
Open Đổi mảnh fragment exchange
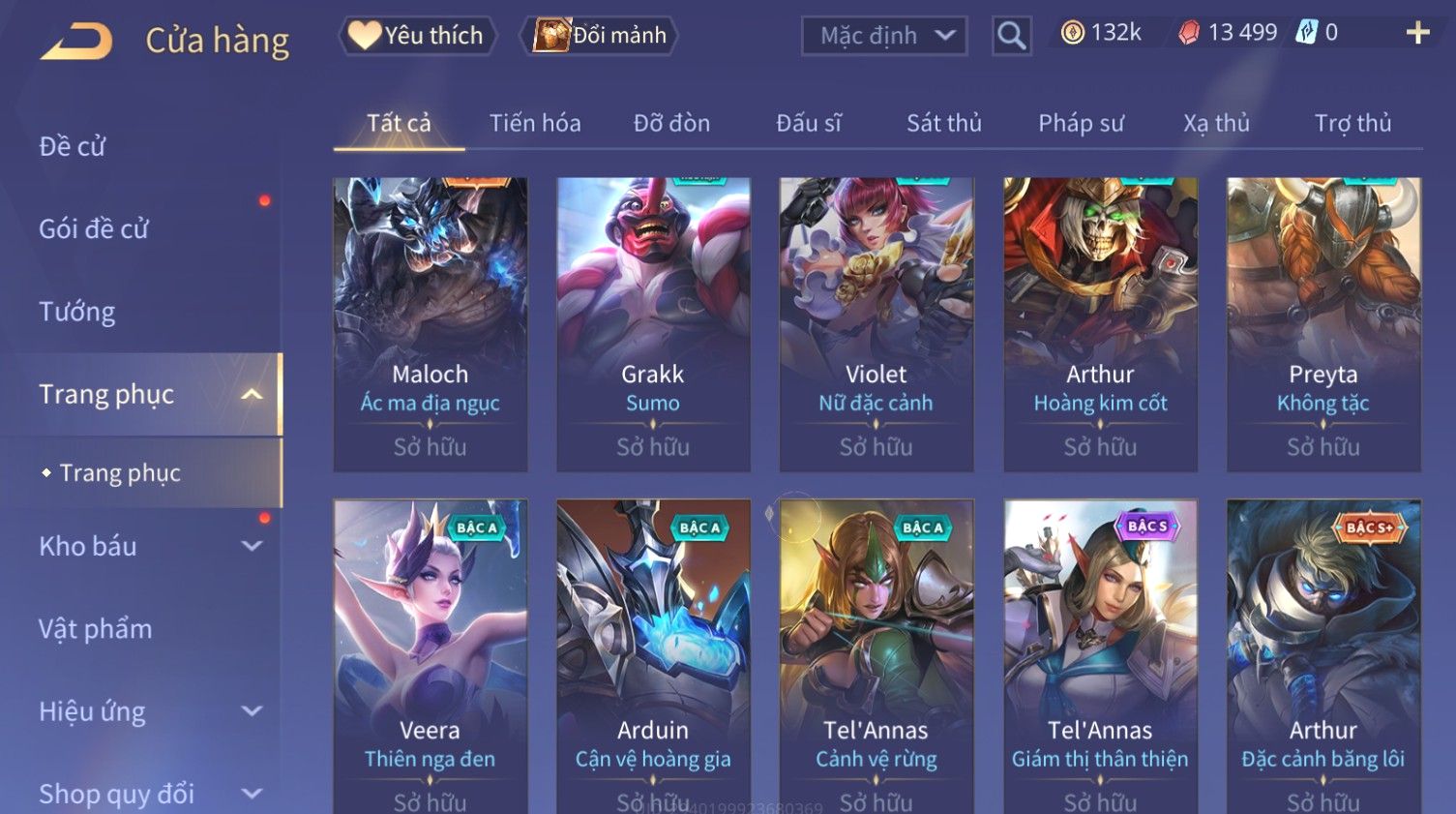(x=601, y=36)
